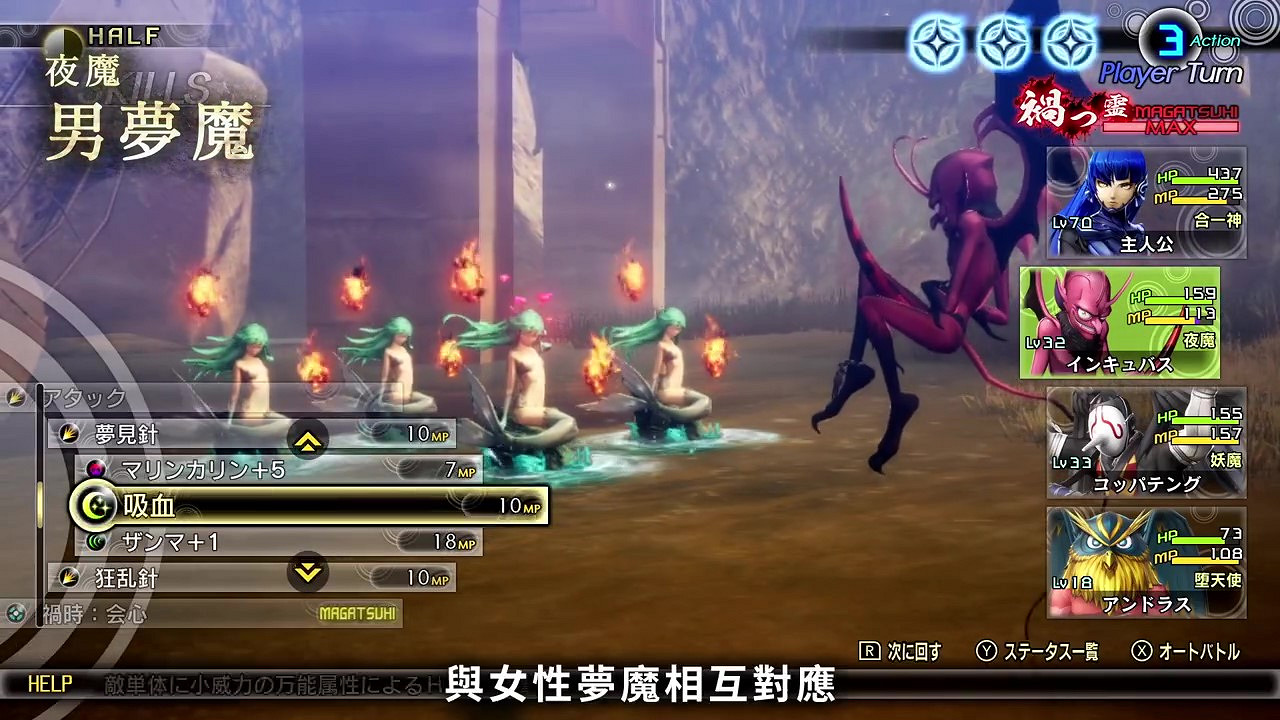Click the force element icon beside ザンマ+1
1280x720 pixels.
click(x=96, y=542)
